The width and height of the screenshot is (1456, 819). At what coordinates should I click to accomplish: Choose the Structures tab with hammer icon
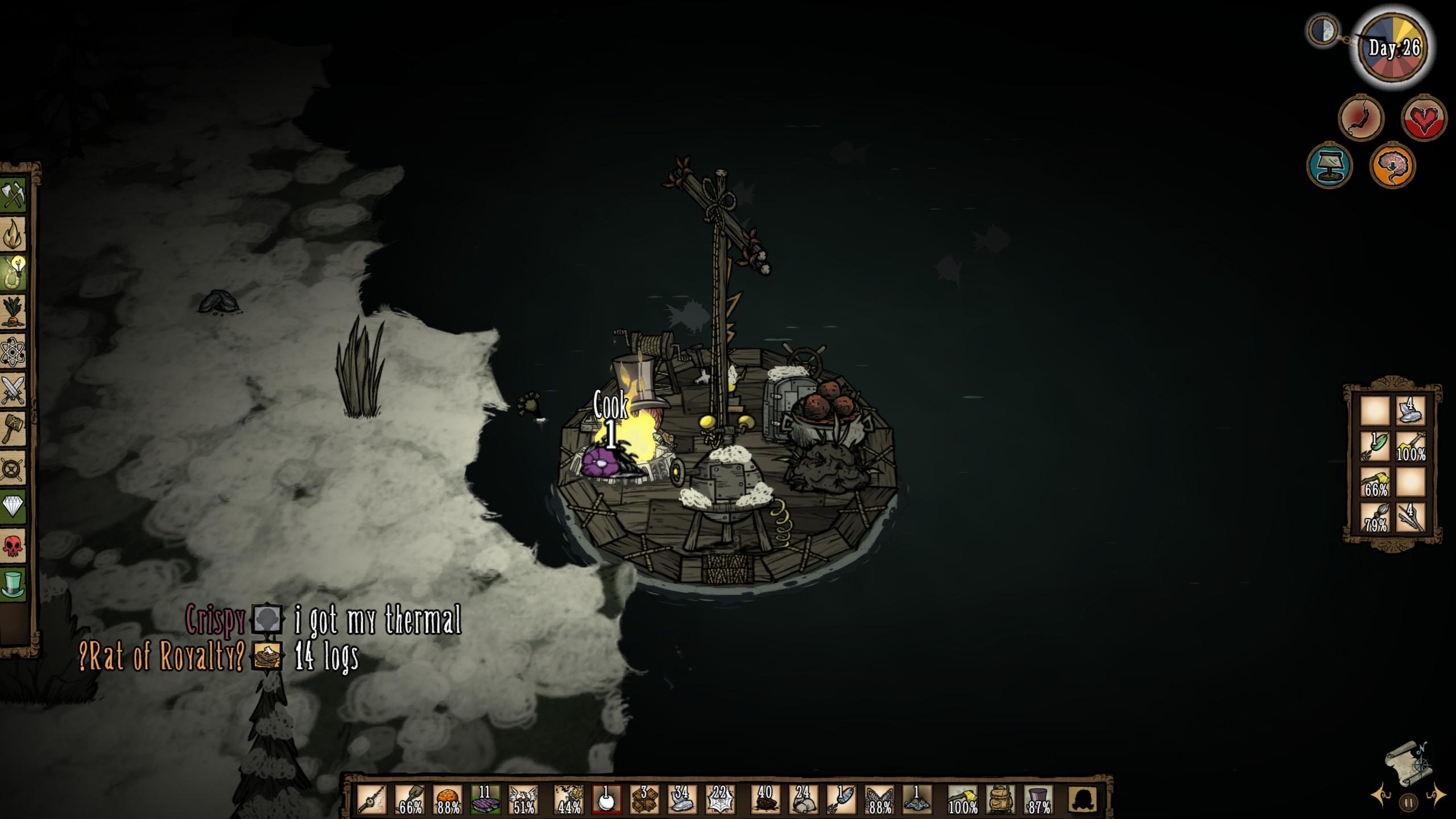pos(14,428)
